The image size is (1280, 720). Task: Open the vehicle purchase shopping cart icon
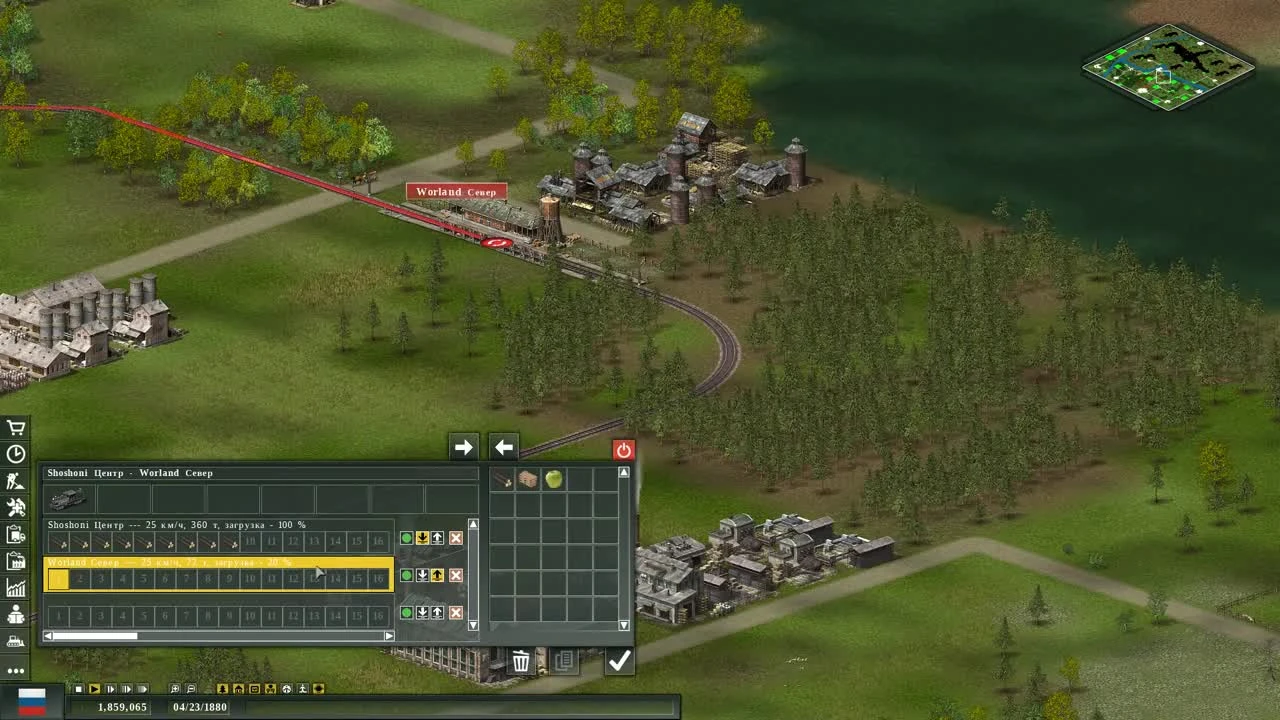(15, 427)
